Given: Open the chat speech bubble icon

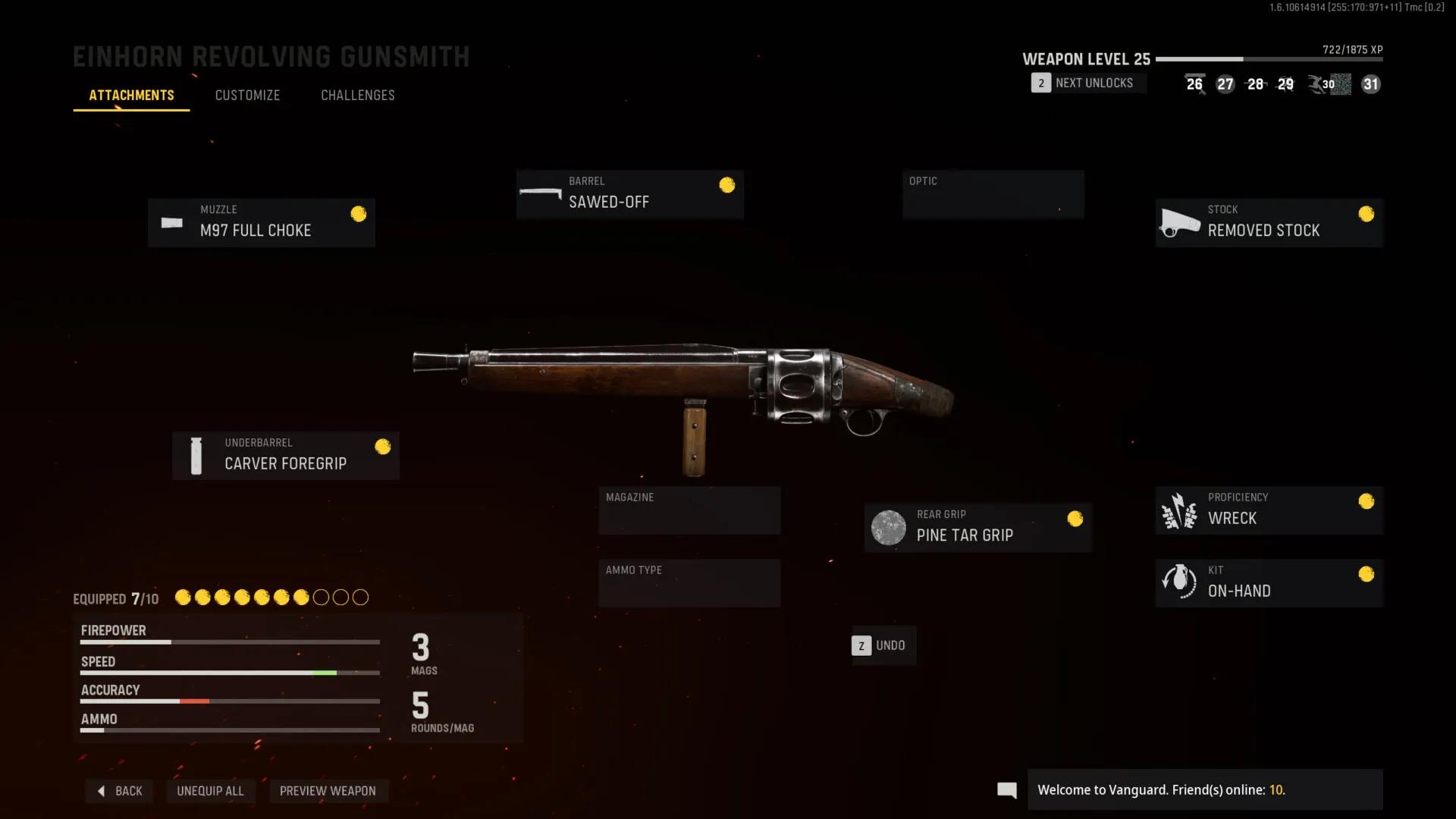Looking at the screenshot, I should pos(1007,790).
